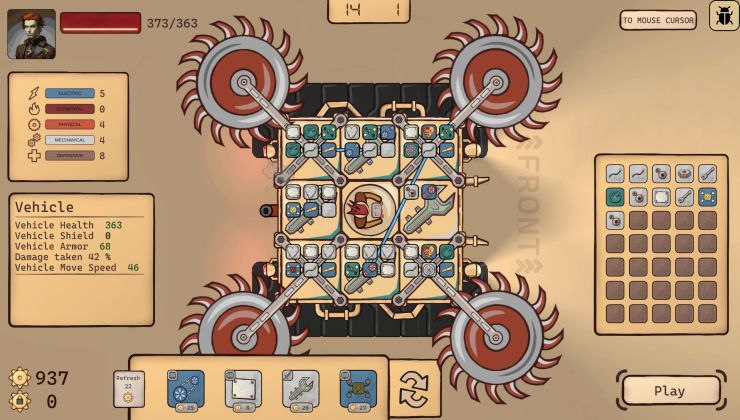This screenshot has width=740, height=420.
Task: Select the Electric damage type label
Action: [70, 94]
